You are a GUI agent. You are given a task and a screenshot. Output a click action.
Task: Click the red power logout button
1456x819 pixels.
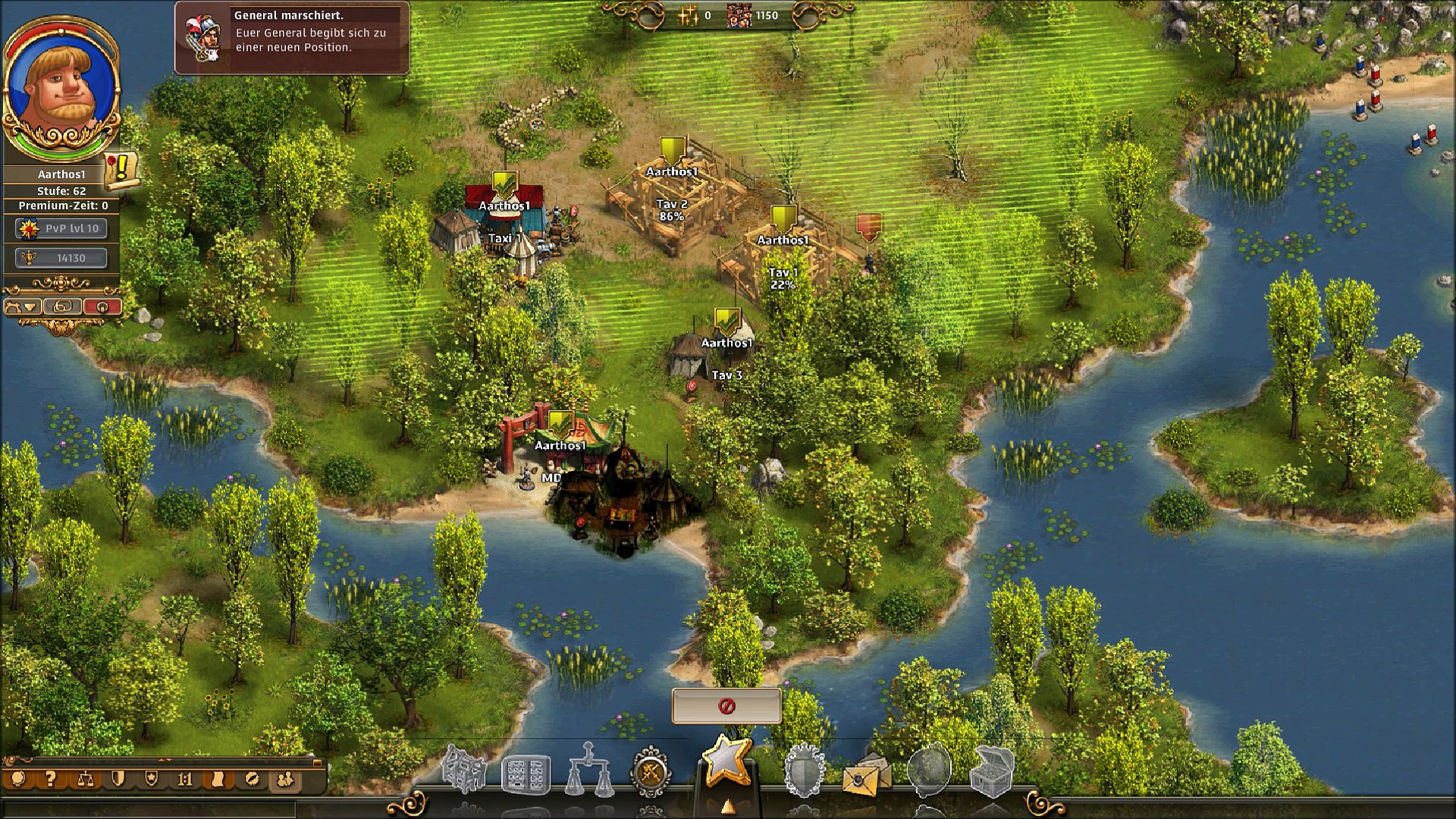(x=102, y=307)
